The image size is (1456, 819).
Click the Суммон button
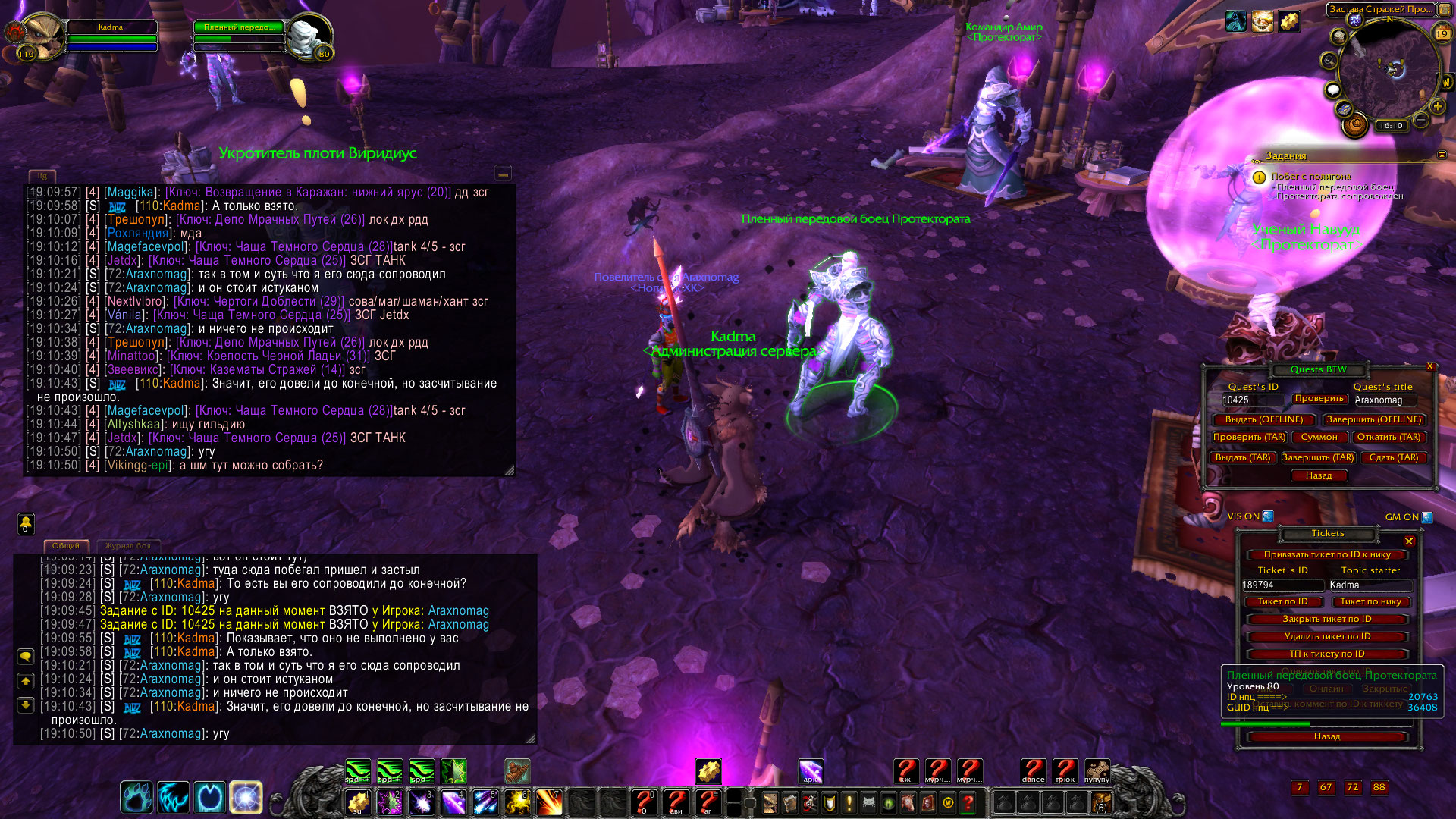point(1319,438)
